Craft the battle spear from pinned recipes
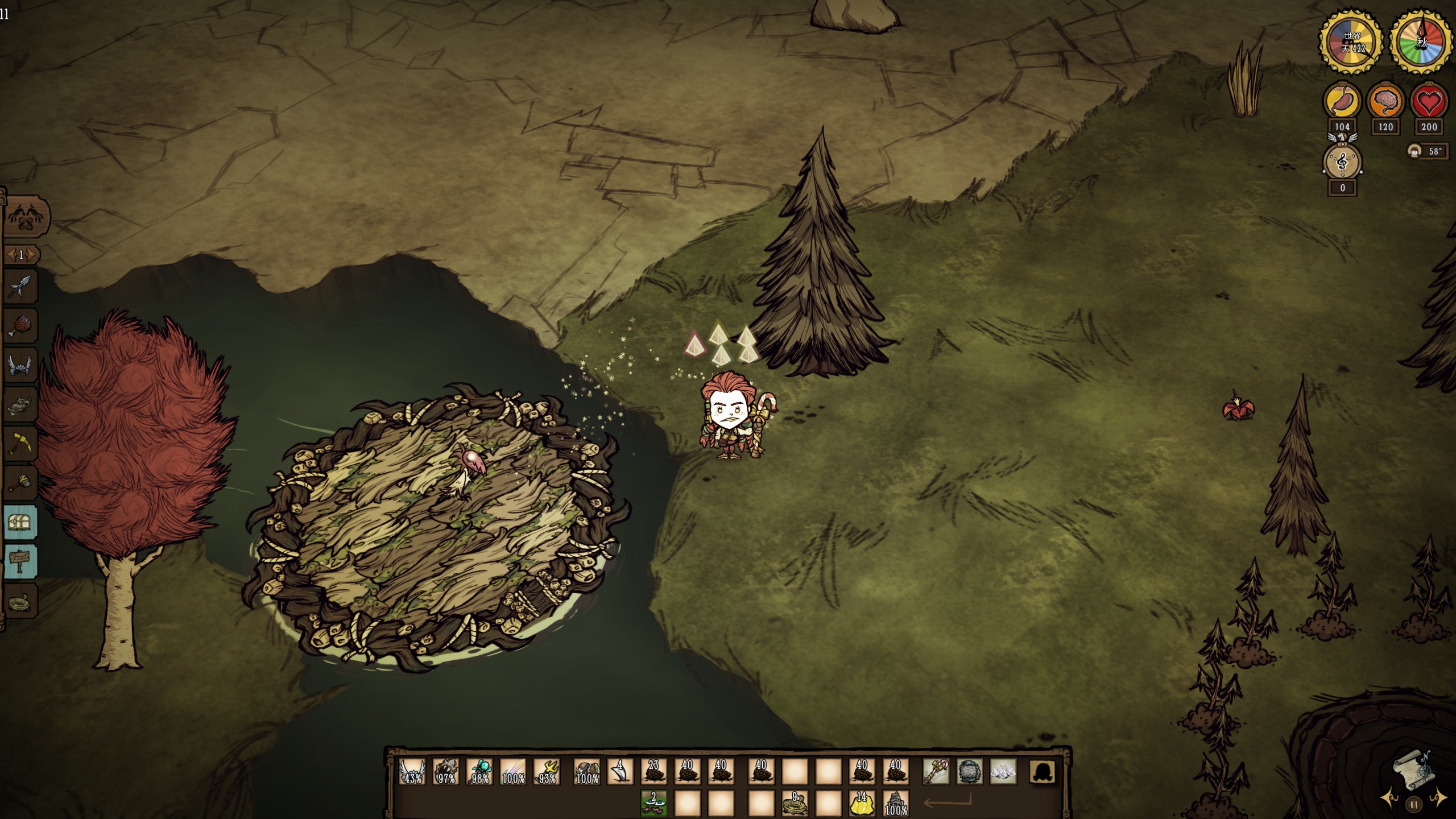The height and width of the screenshot is (819, 1456). [x=21, y=287]
